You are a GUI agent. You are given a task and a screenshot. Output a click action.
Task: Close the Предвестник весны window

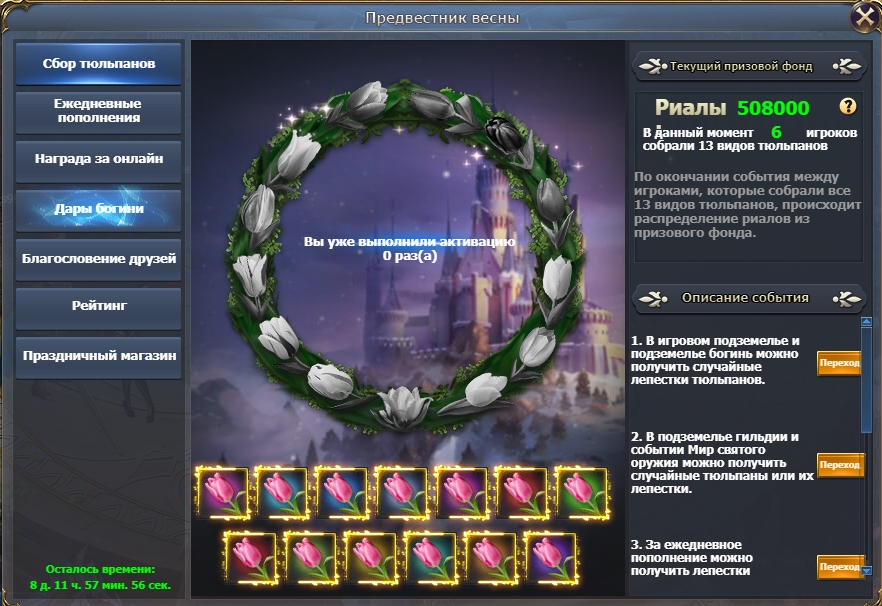tap(864, 17)
